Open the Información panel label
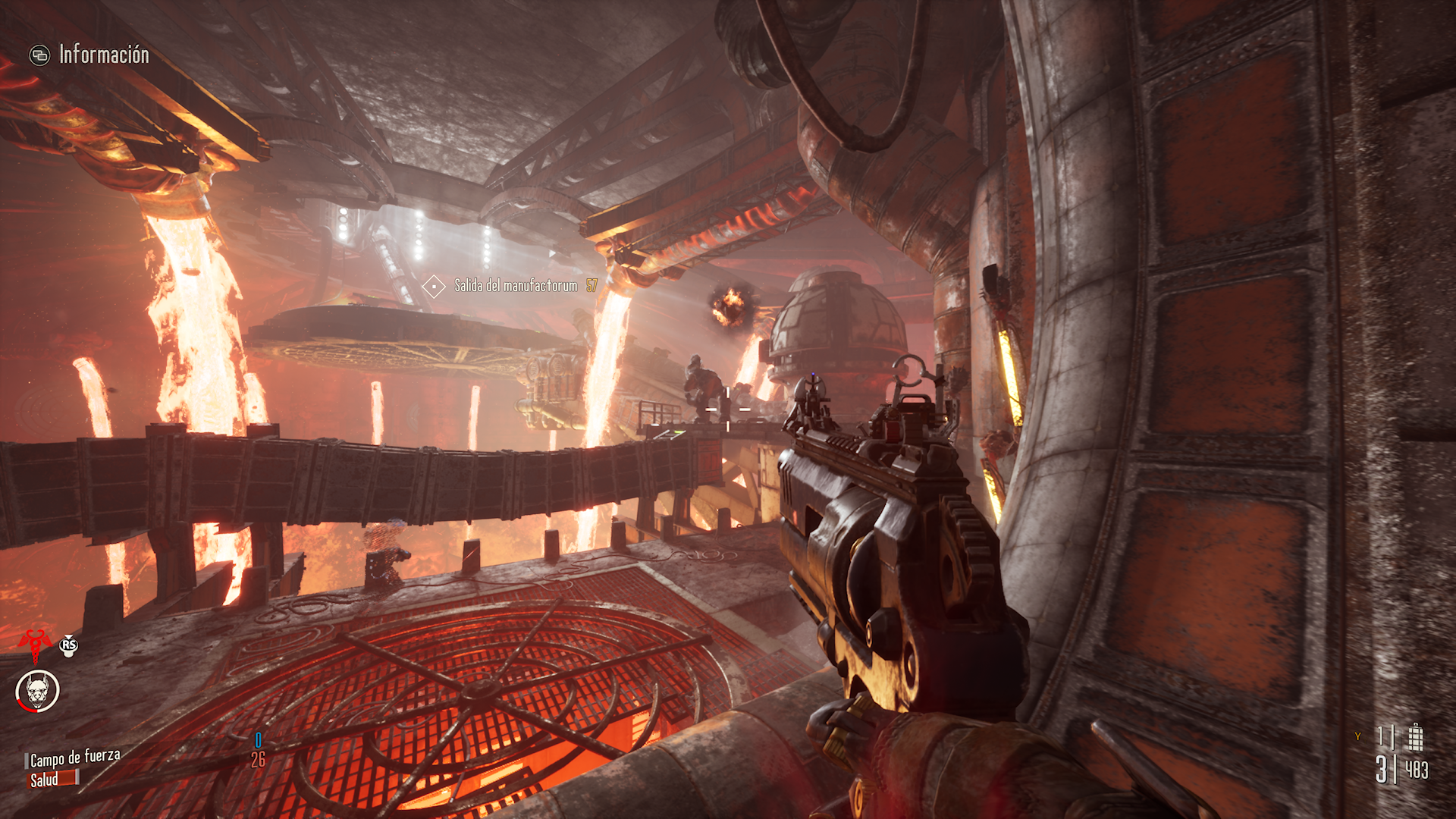The image size is (1456, 819). (104, 55)
